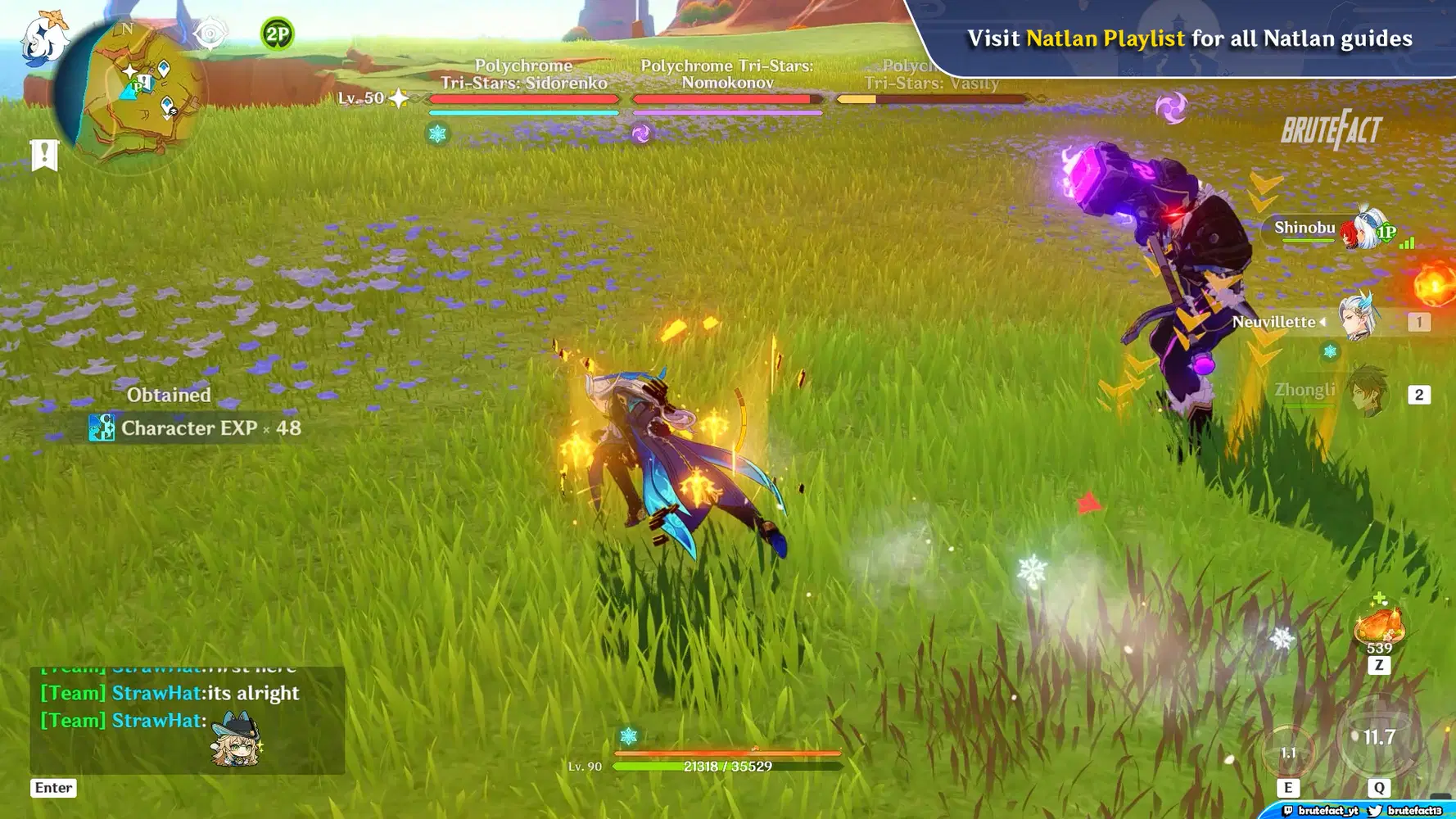Screen dimensions: 1456x819
Task: Activate the Elemental Skill E icon
Action: tap(1288, 749)
